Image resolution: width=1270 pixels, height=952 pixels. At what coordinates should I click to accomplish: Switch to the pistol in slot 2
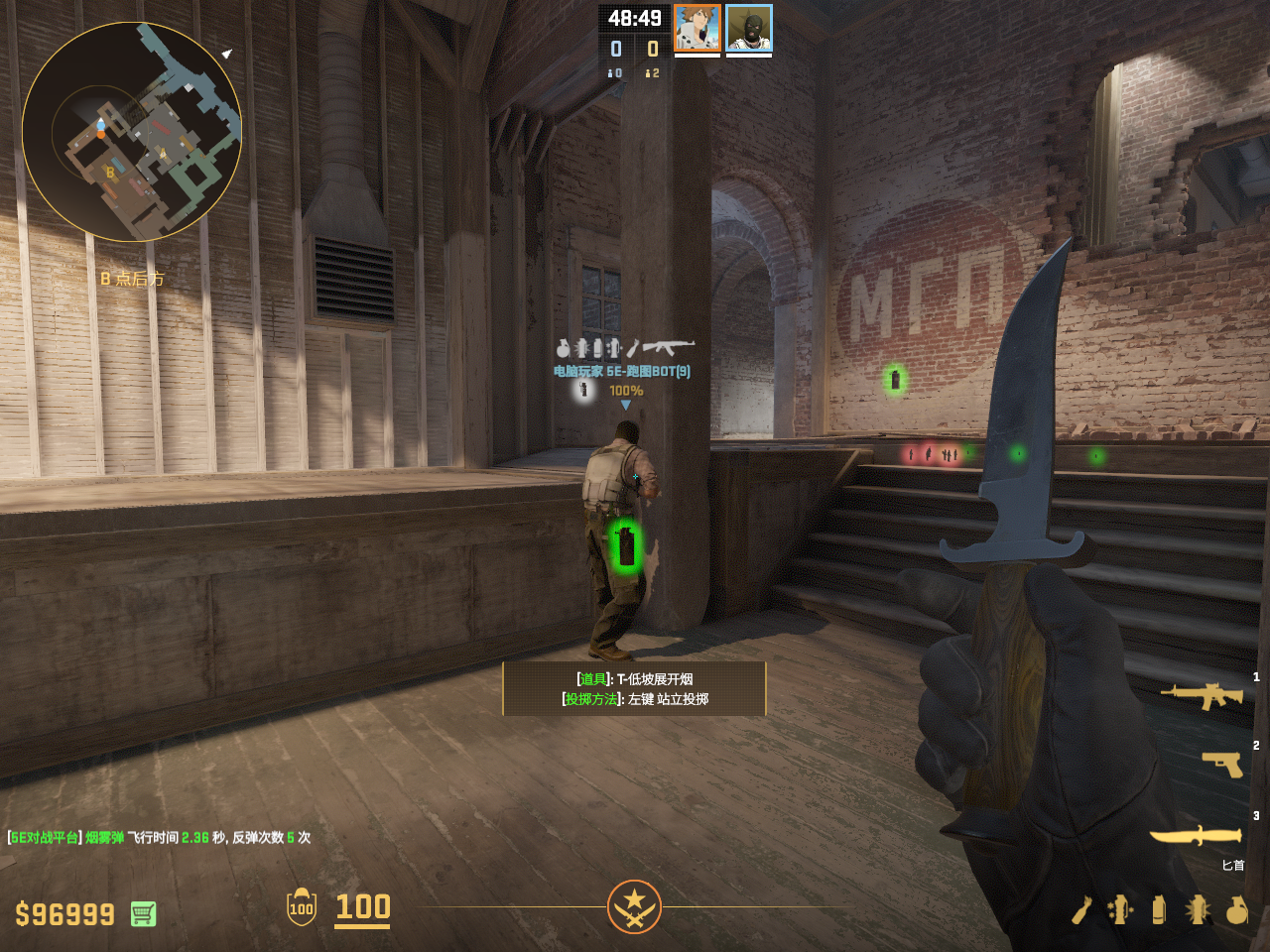pos(1221,764)
